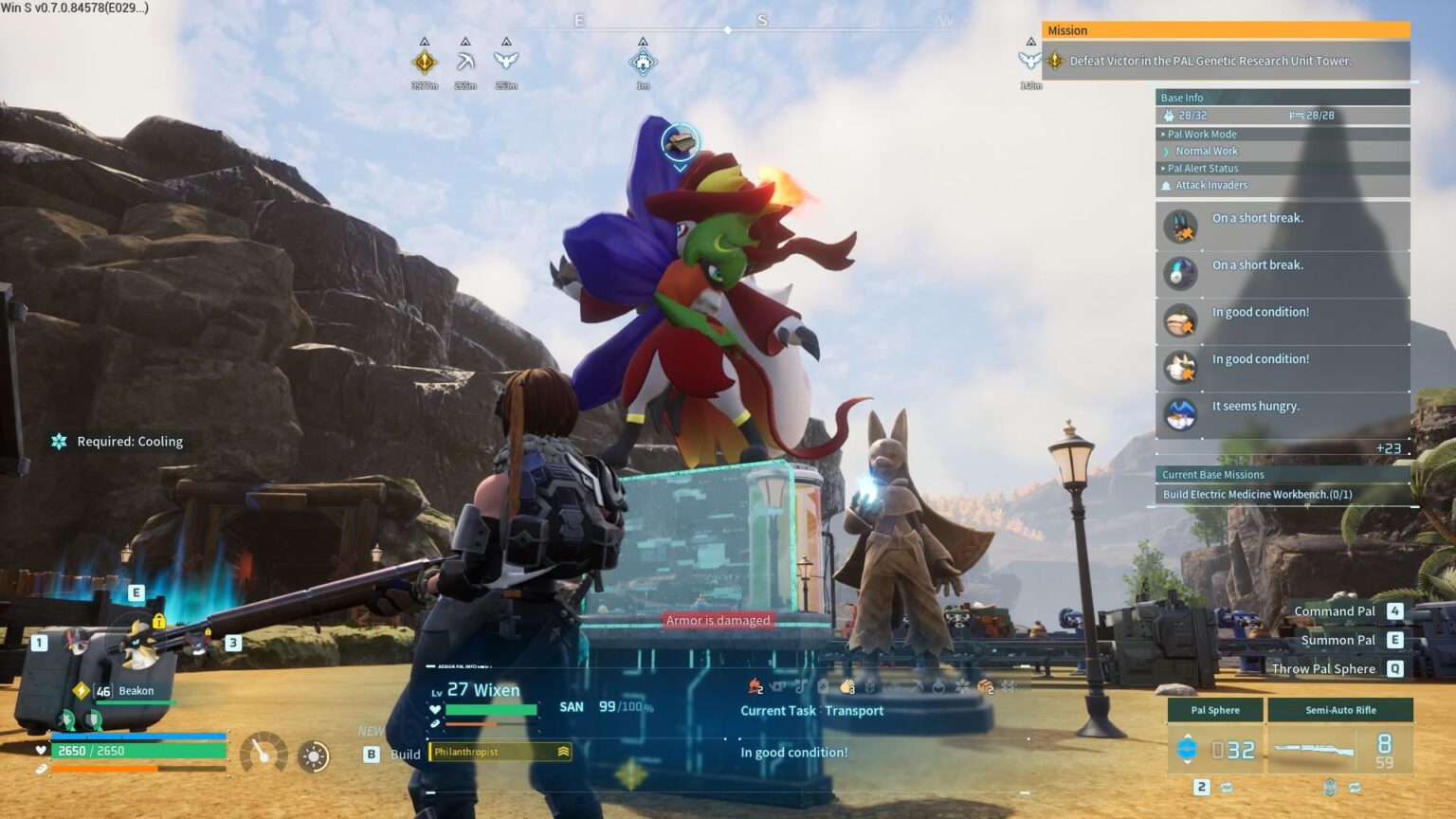View the Build Electric Medicine Workbench mission
Screen dimensions: 1456x819
[x=1257, y=494]
